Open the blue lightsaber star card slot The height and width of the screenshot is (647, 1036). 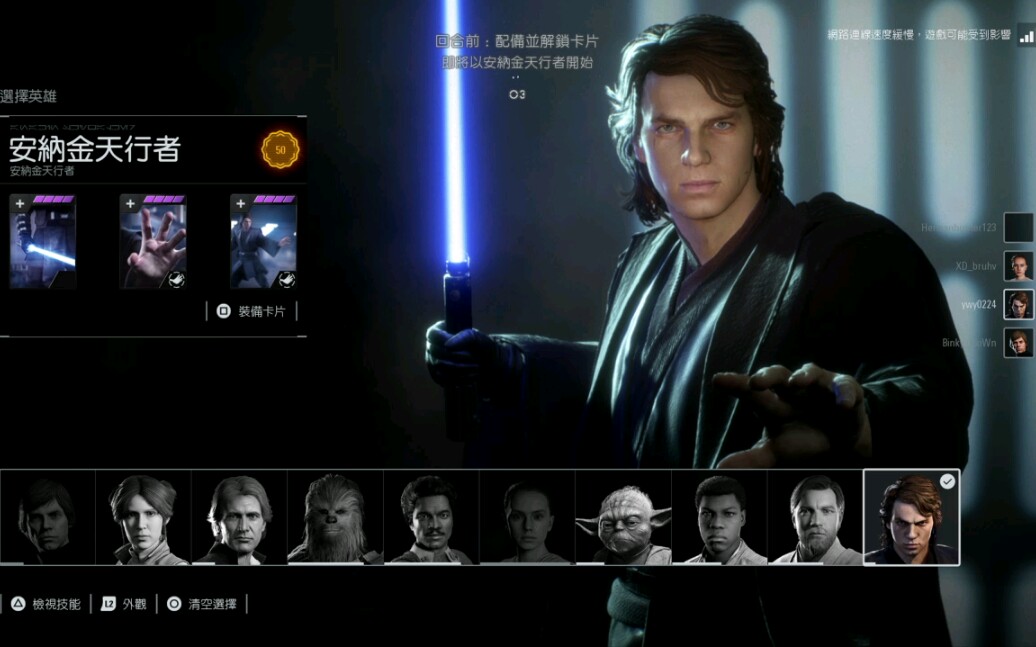coord(43,242)
